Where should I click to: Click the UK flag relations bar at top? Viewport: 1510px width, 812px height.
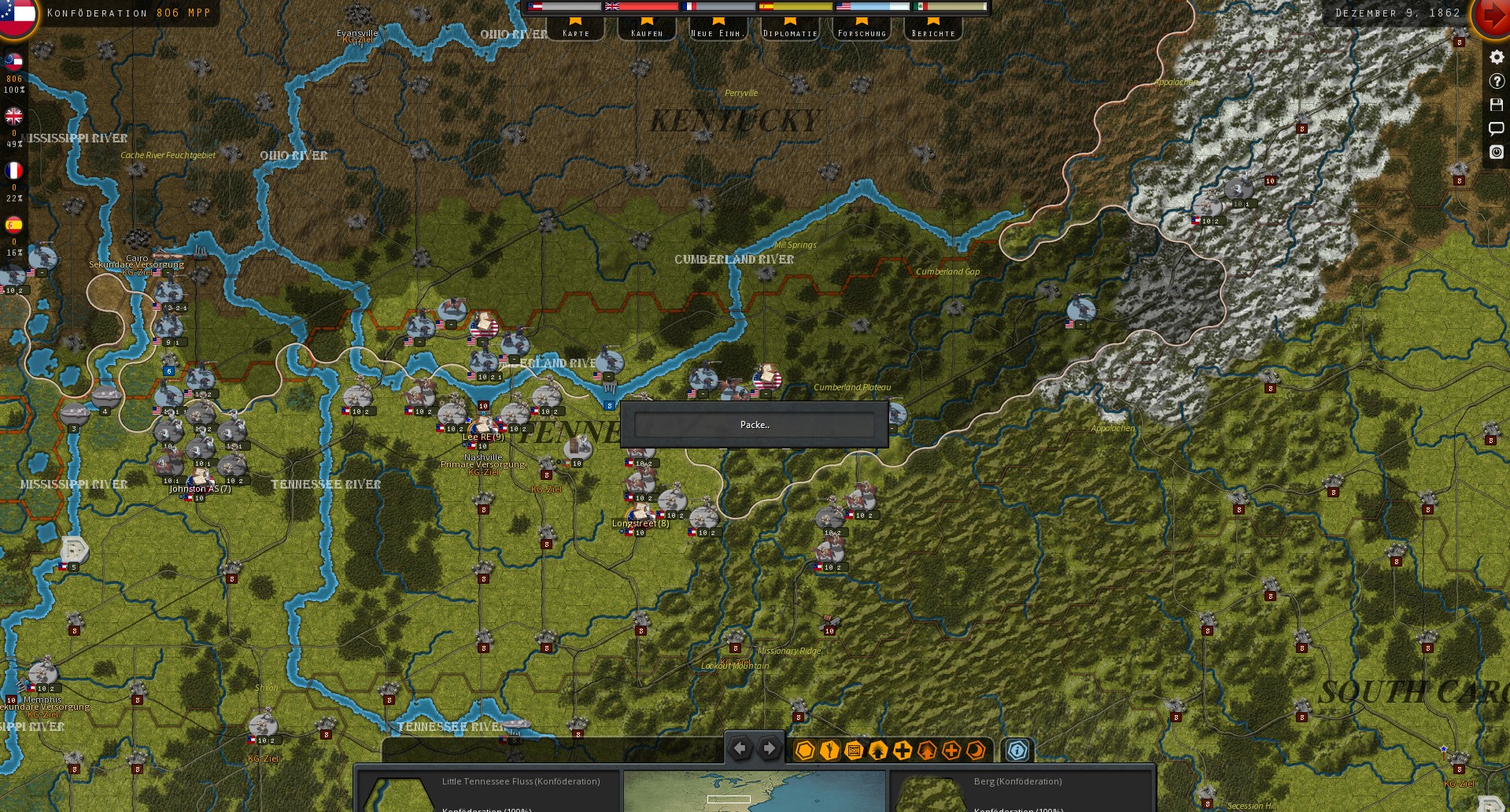[x=641, y=6]
